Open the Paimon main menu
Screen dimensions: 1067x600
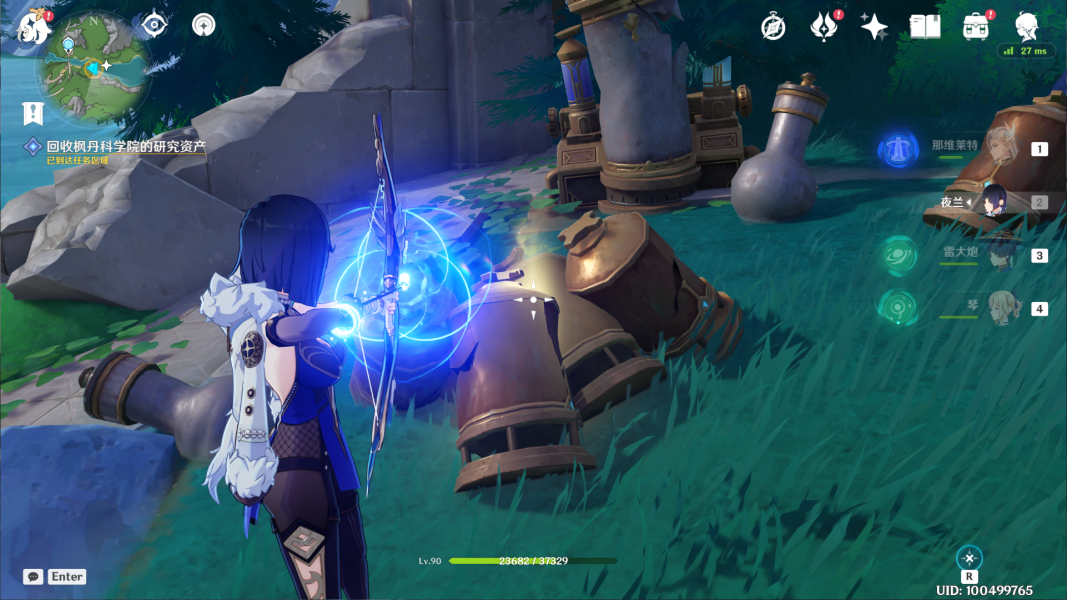(x=33, y=25)
